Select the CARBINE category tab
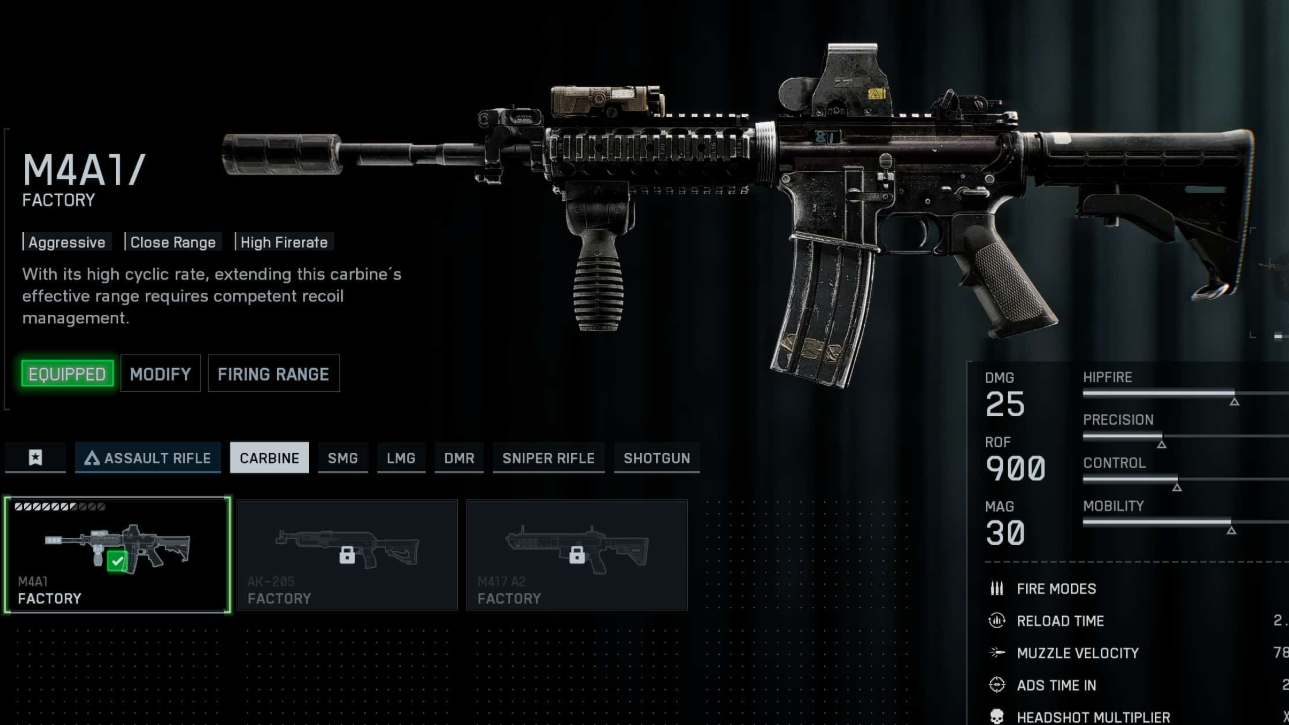Viewport: 1289px width, 725px height. (269, 458)
